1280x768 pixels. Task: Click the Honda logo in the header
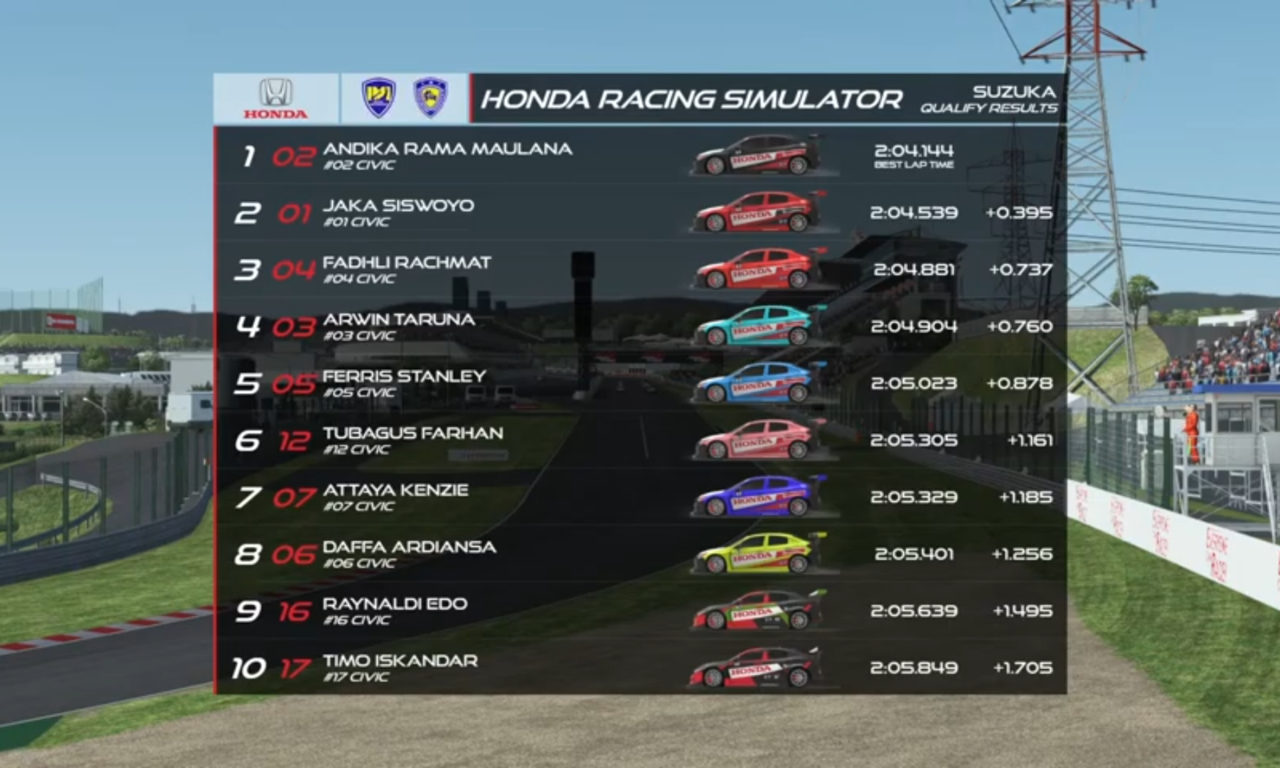point(276,99)
